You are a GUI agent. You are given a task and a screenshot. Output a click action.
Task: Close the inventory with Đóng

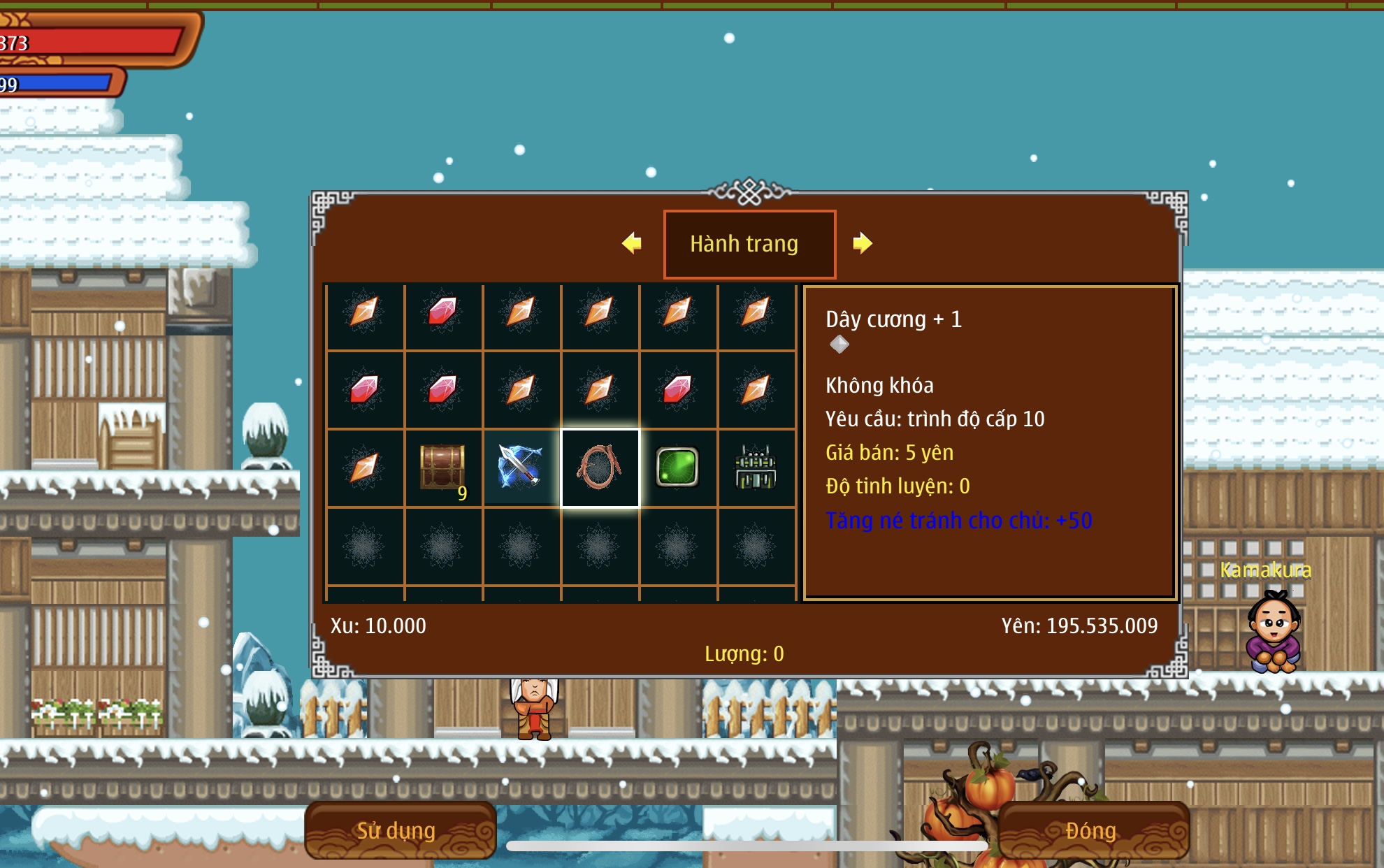(x=1093, y=830)
